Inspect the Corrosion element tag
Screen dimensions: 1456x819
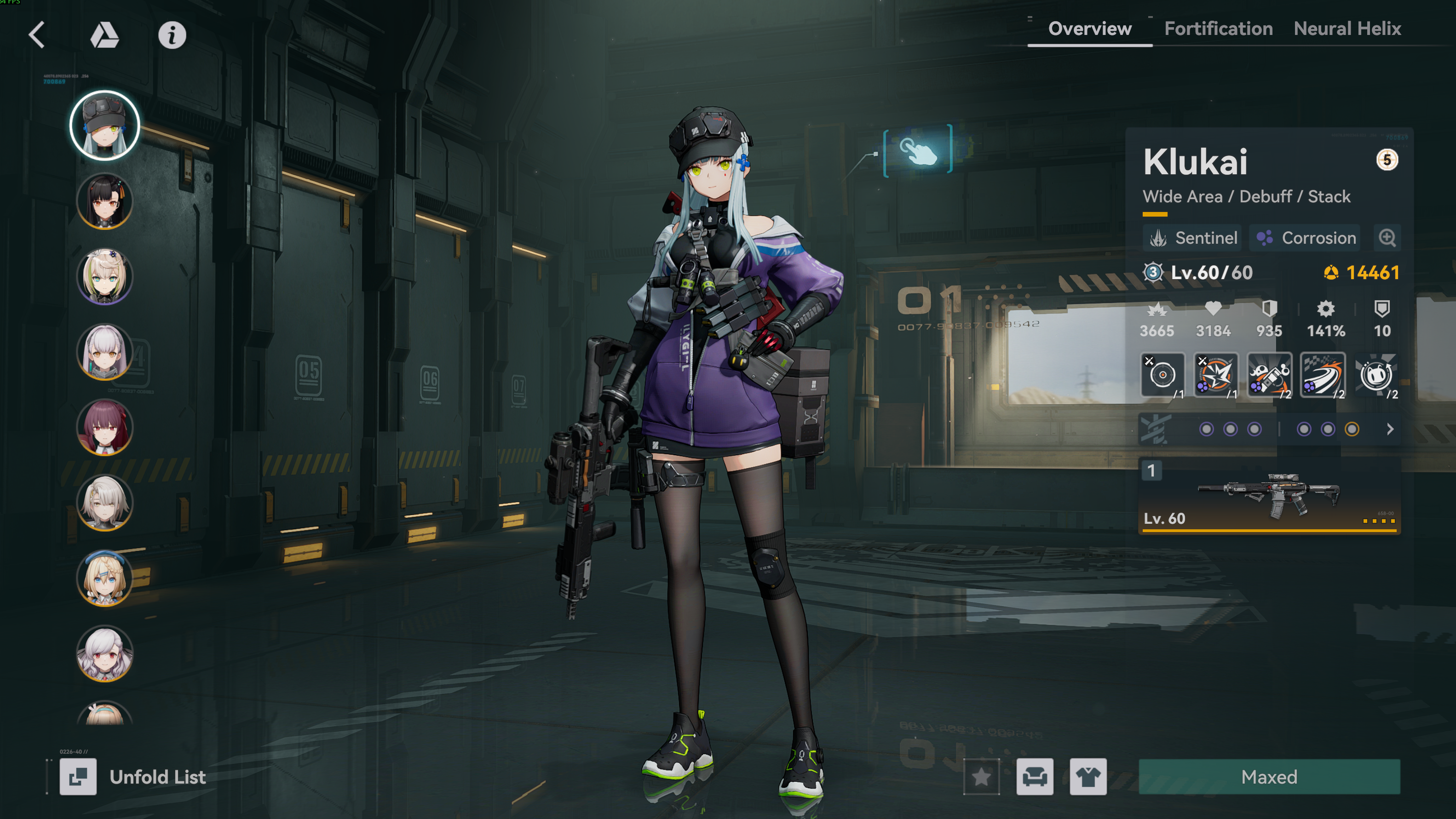[x=1307, y=238]
